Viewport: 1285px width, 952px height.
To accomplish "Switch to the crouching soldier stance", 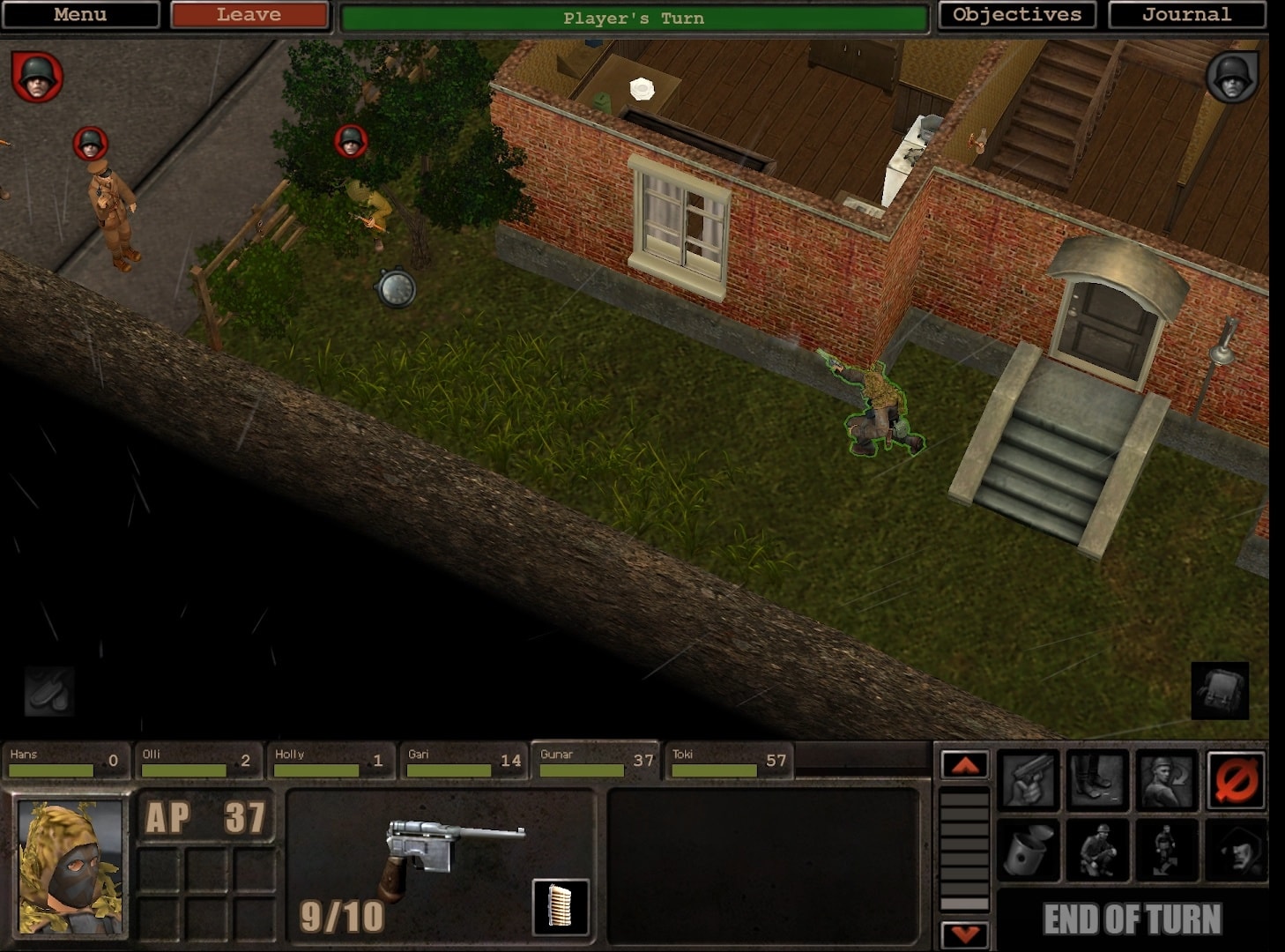I will coord(1097,851).
